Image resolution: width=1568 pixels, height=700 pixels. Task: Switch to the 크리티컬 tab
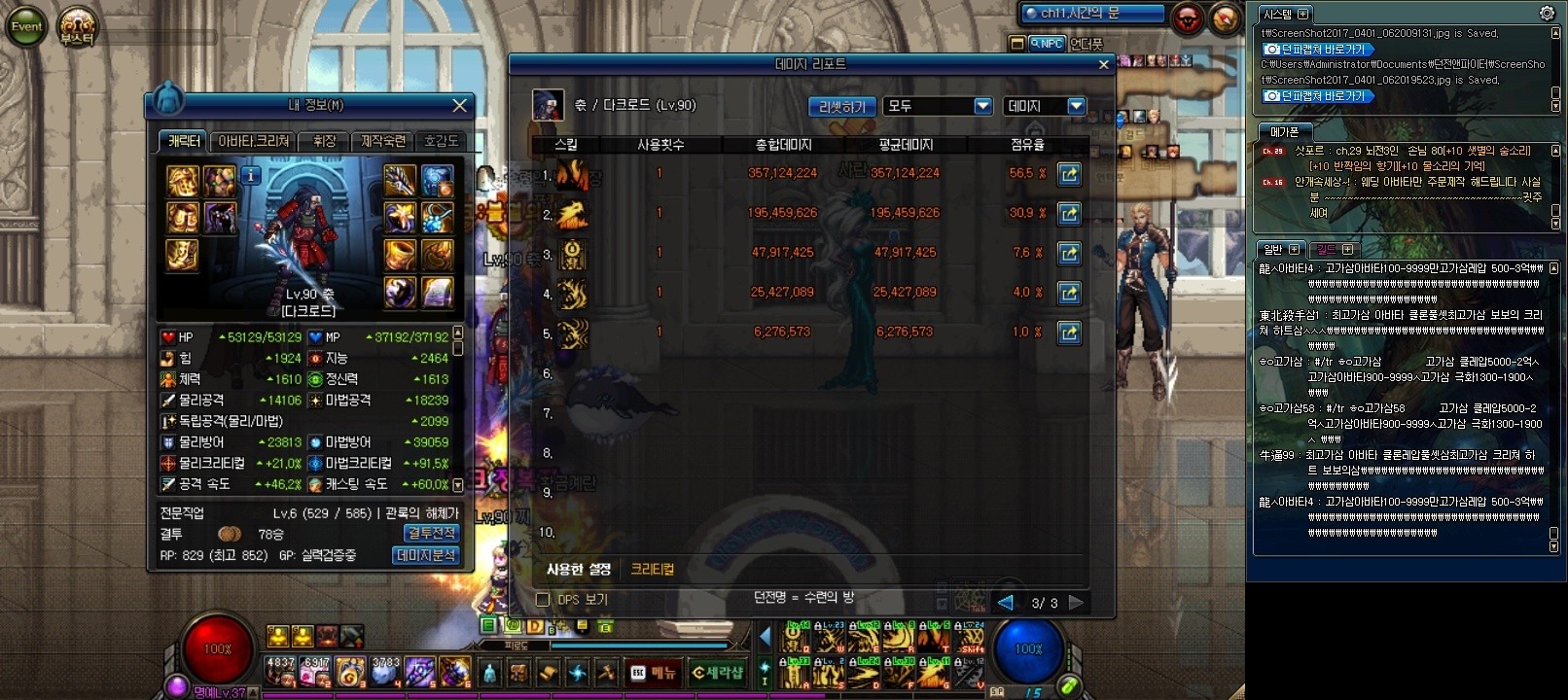tap(652, 570)
